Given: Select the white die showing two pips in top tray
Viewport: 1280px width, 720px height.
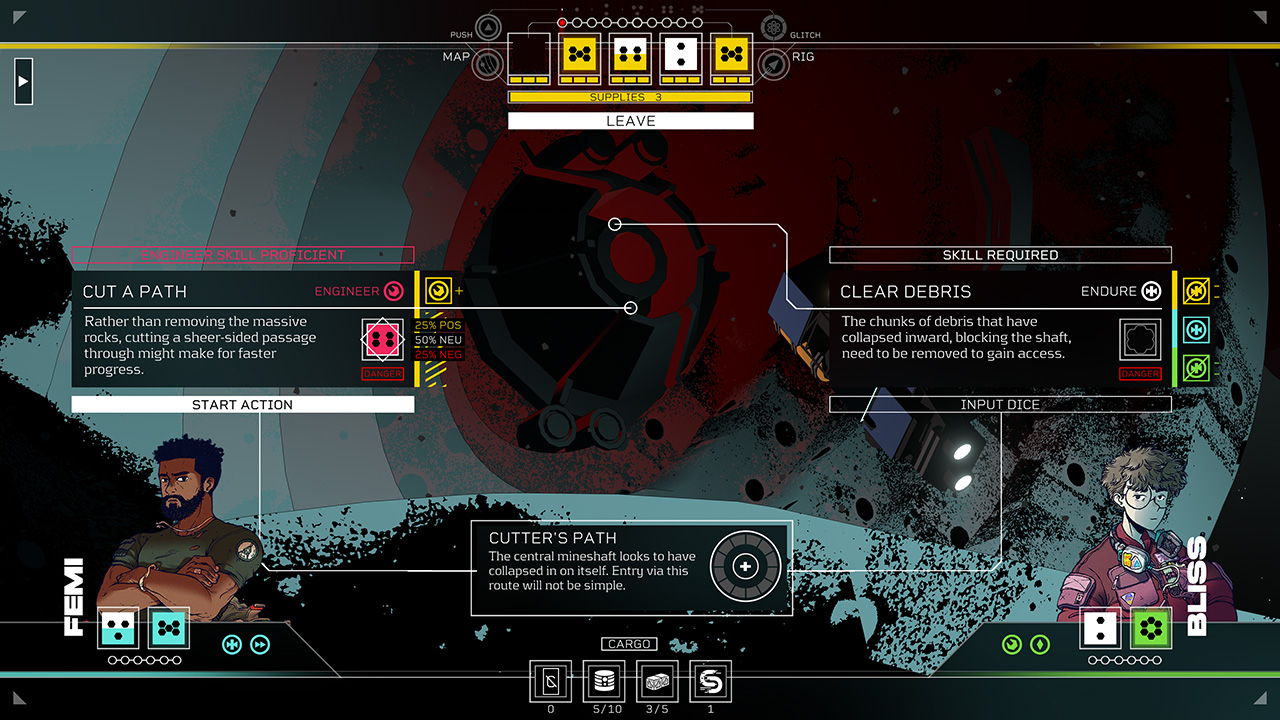Looking at the screenshot, I should tap(680, 55).
